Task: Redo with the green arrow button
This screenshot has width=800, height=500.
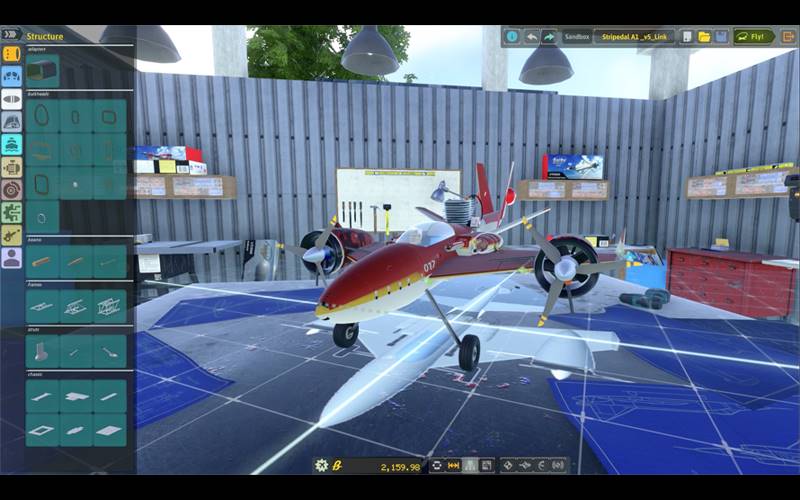Action: 549,37
